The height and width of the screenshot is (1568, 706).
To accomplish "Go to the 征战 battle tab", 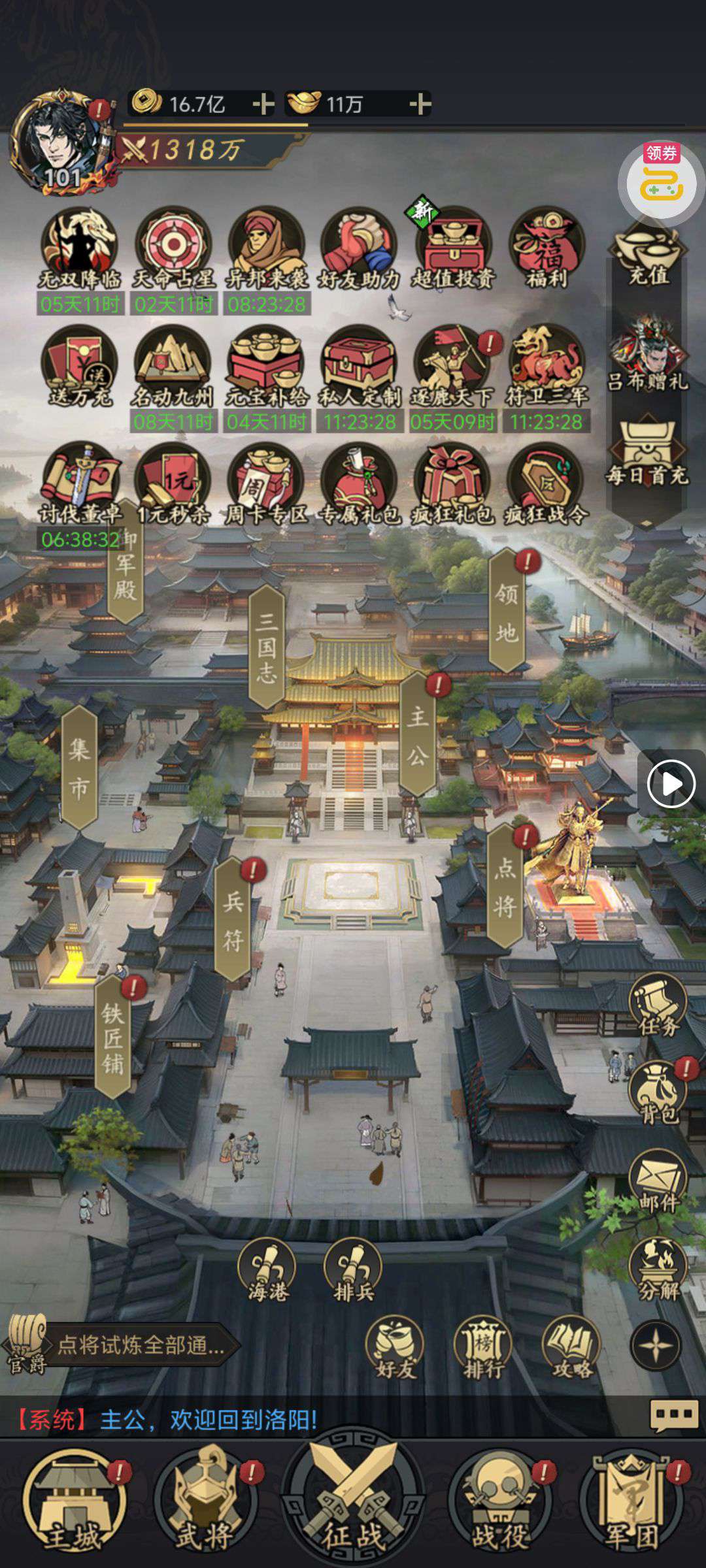I will [353, 1501].
